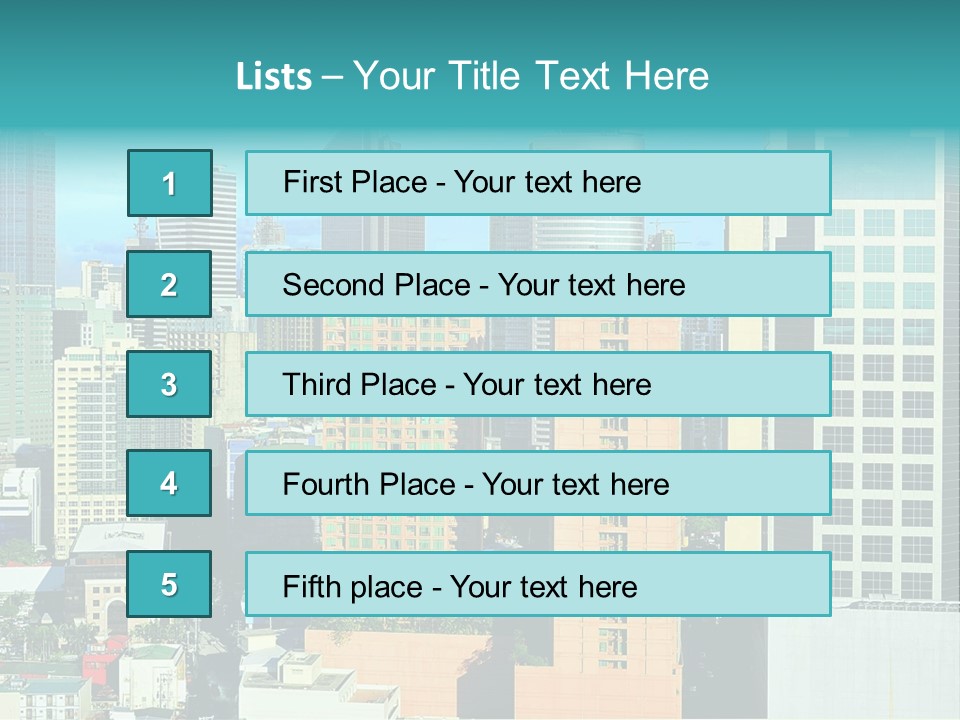
Task: Choose the Fourth Place text row
Action: tap(538, 484)
